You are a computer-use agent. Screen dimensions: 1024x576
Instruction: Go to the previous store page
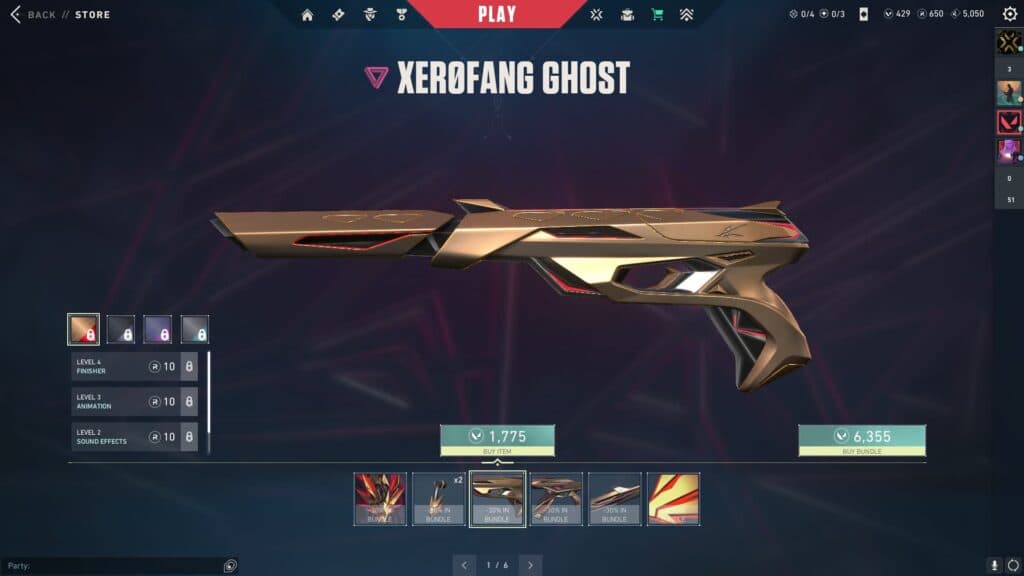pyautogui.click(x=464, y=565)
